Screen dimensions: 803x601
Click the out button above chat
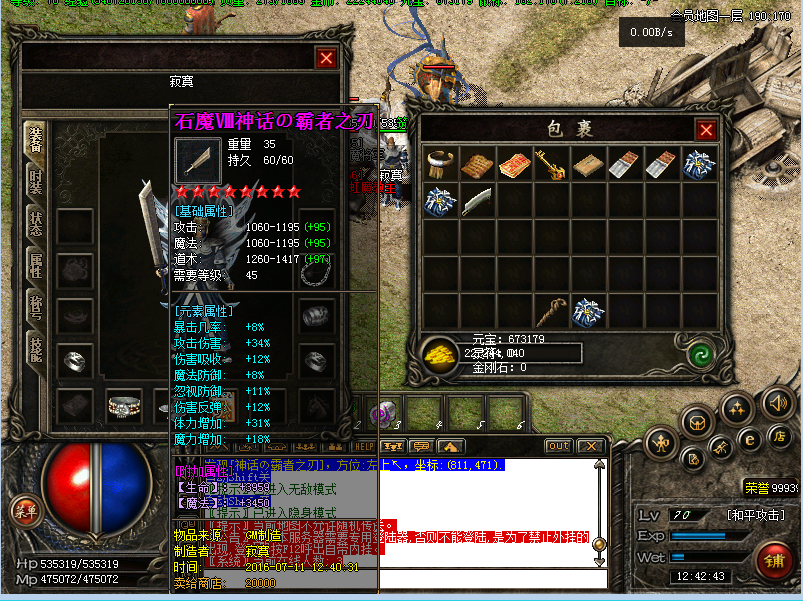pyautogui.click(x=558, y=446)
